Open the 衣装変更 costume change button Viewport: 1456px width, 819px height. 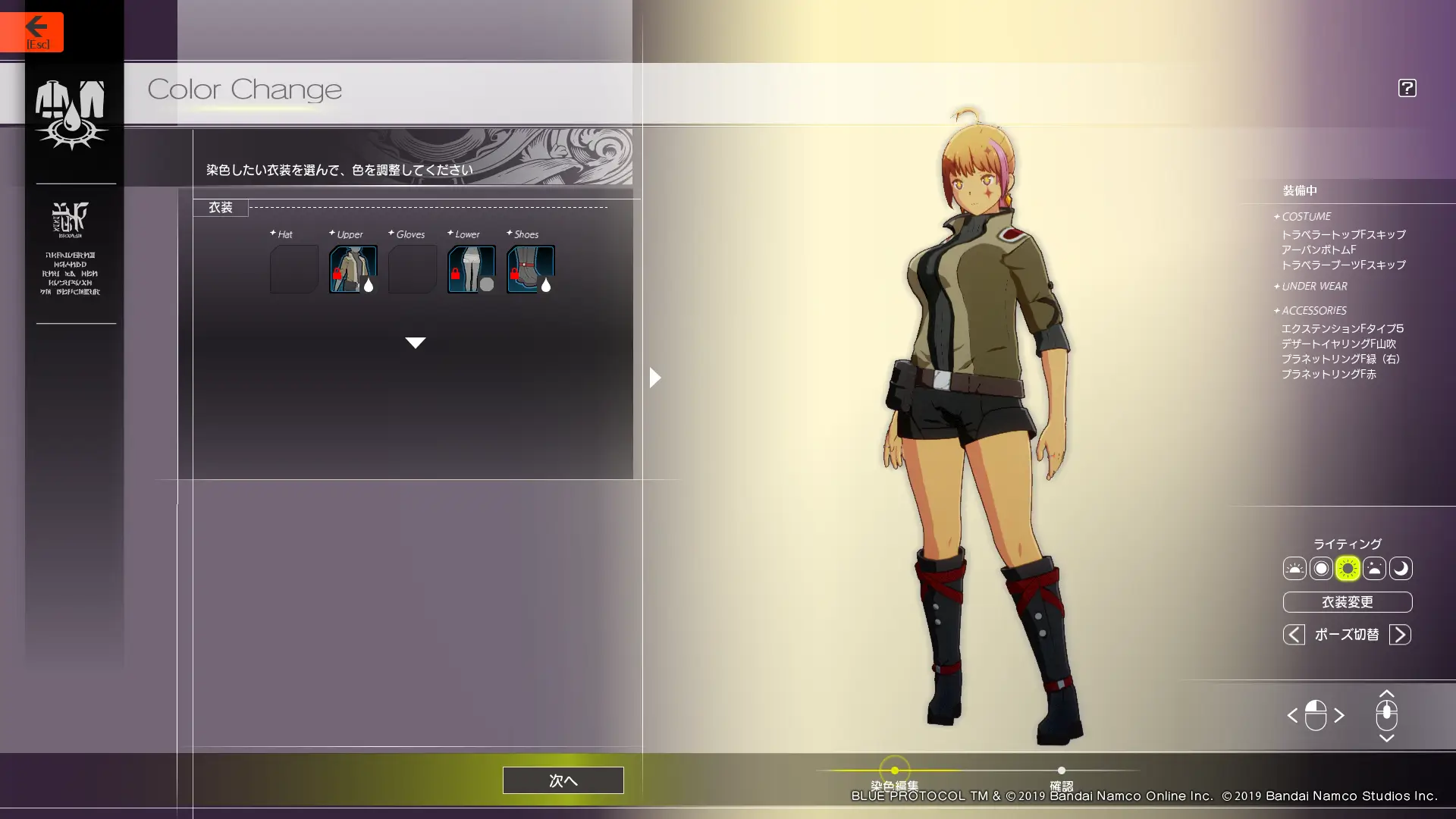pyautogui.click(x=1347, y=602)
